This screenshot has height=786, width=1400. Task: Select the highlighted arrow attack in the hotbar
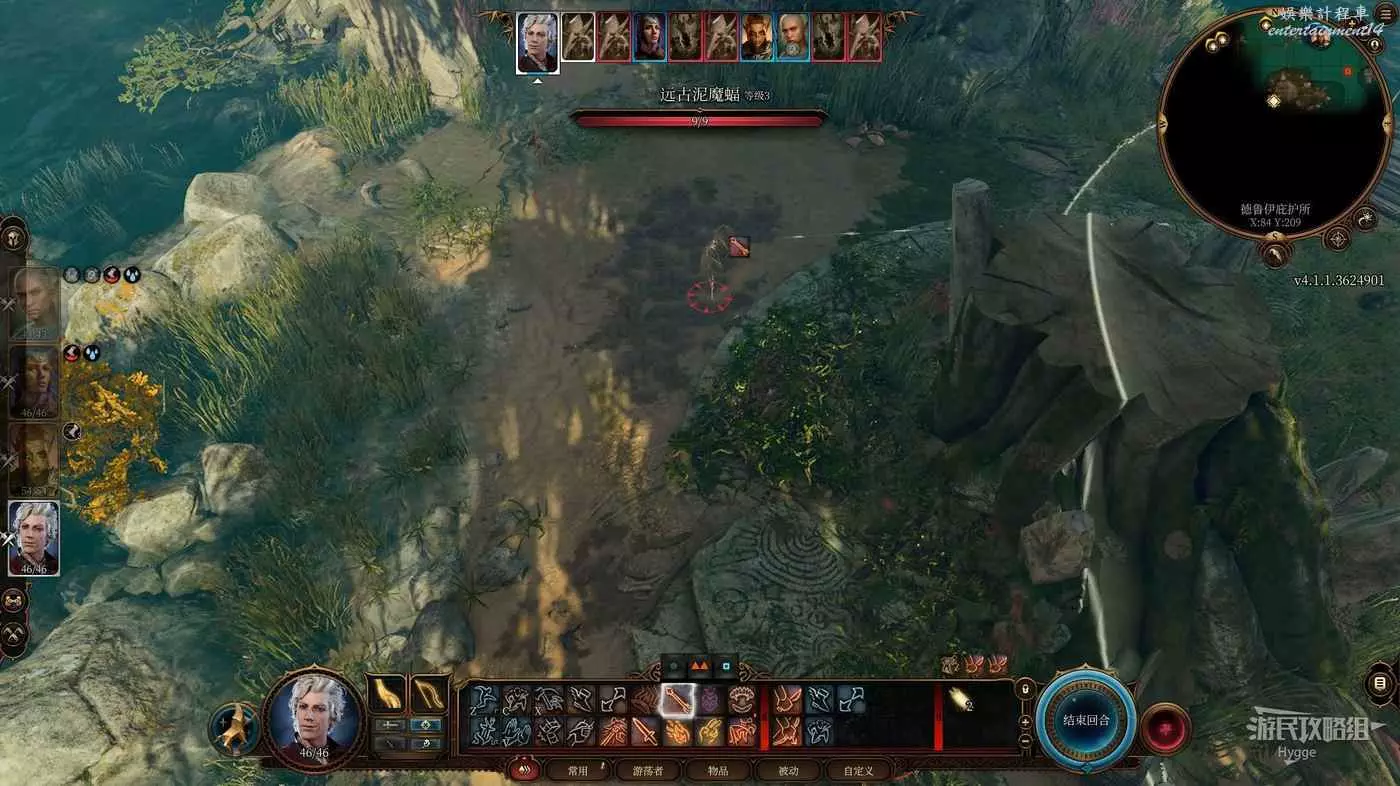click(x=675, y=700)
